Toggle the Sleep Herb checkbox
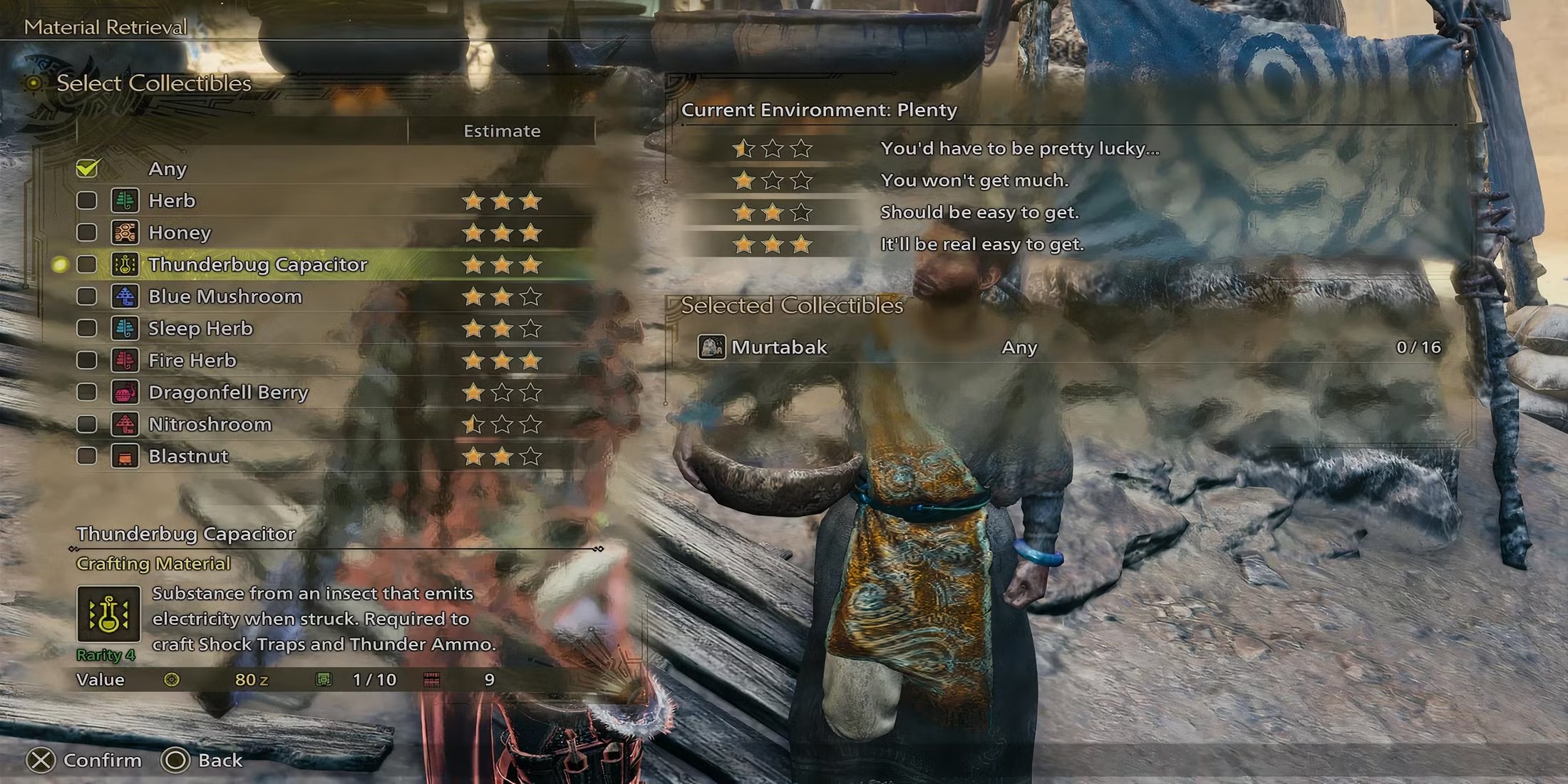1568x784 pixels. click(x=87, y=328)
